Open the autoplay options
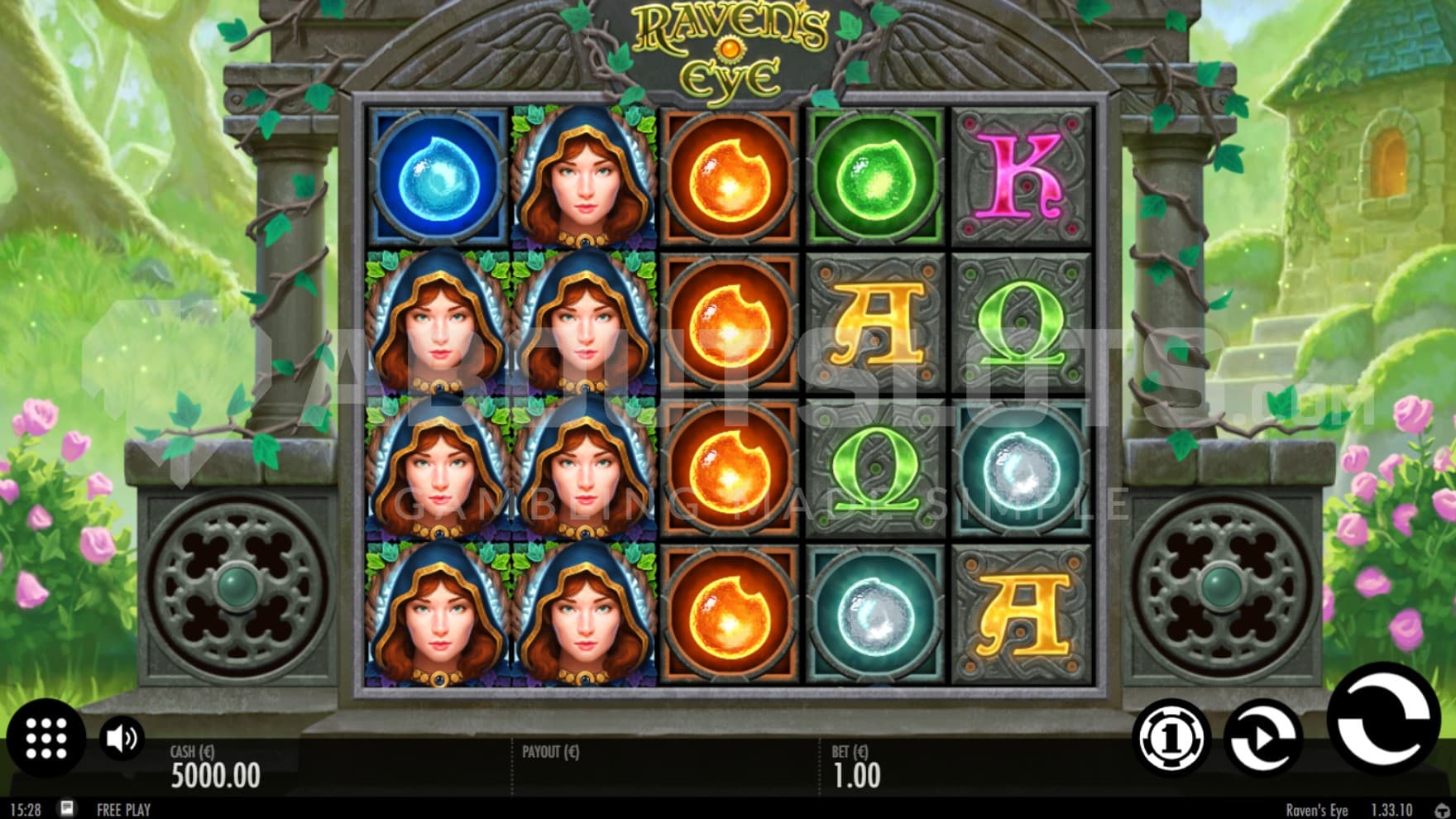The image size is (1456, 819). click(x=1262, y=738)
